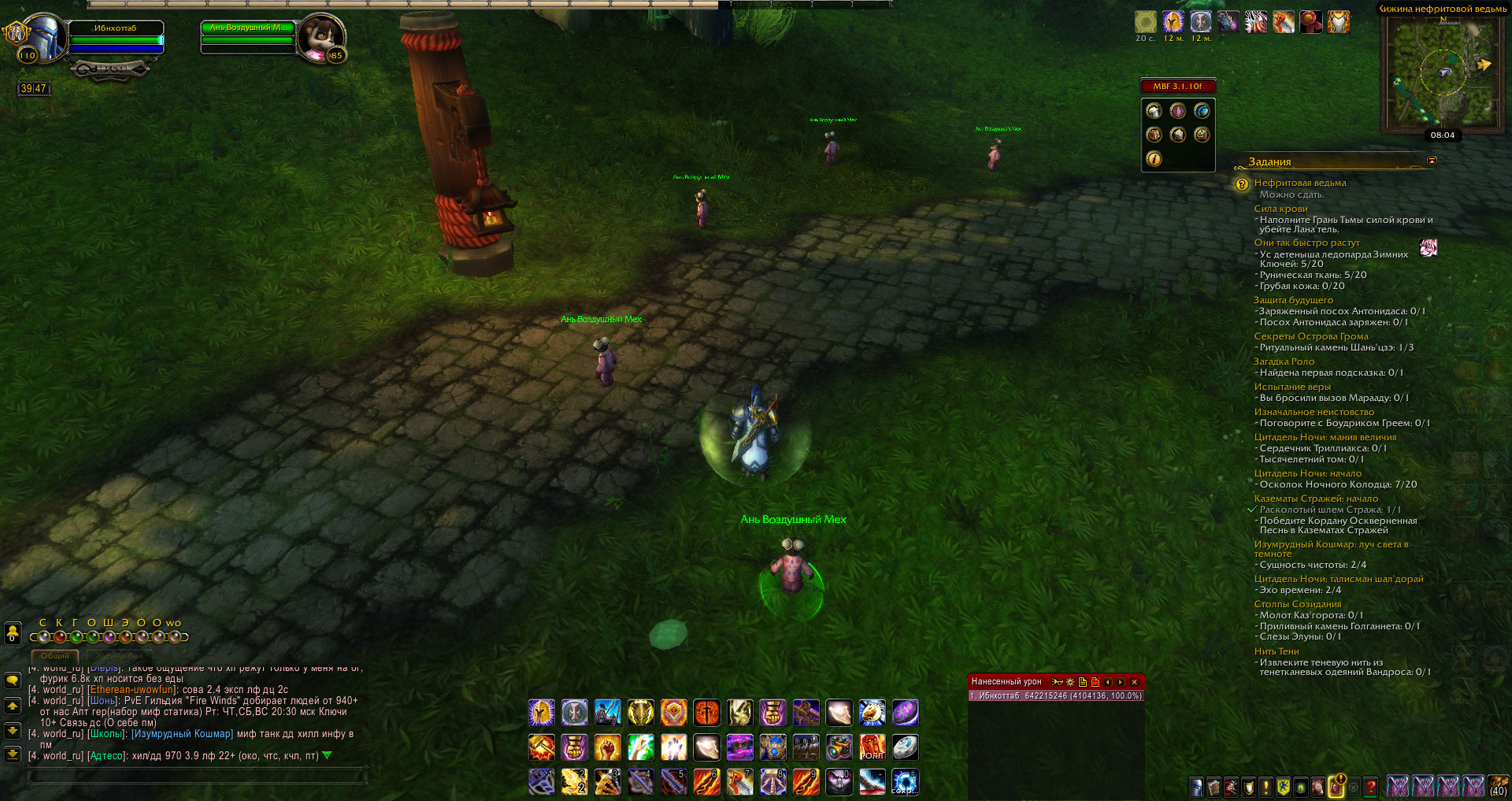Activate the glowing blue portal ability
The image size is (1512, 801).
[905, 781]
